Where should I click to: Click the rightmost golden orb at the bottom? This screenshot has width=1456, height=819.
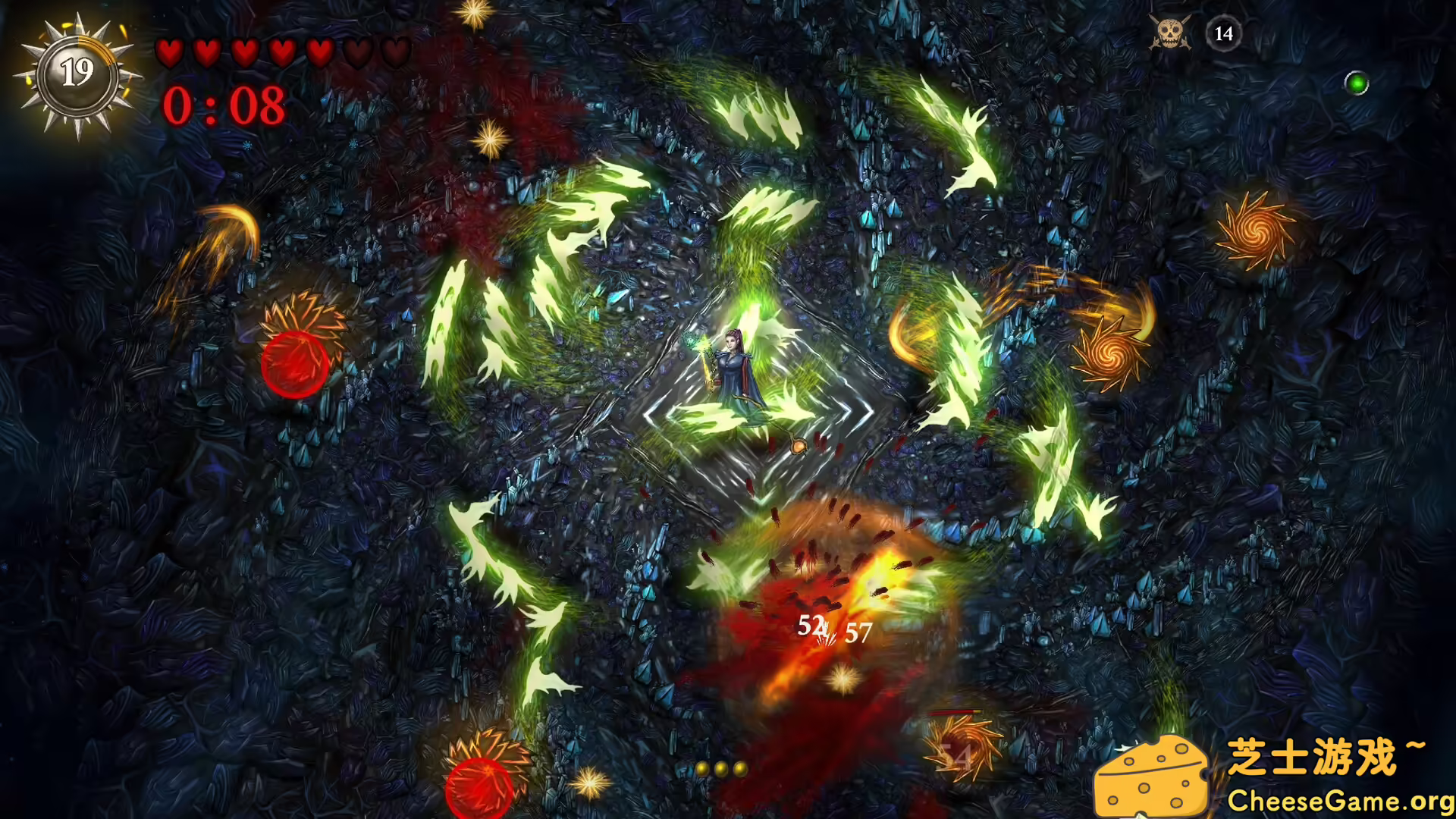tap(739, 768)
